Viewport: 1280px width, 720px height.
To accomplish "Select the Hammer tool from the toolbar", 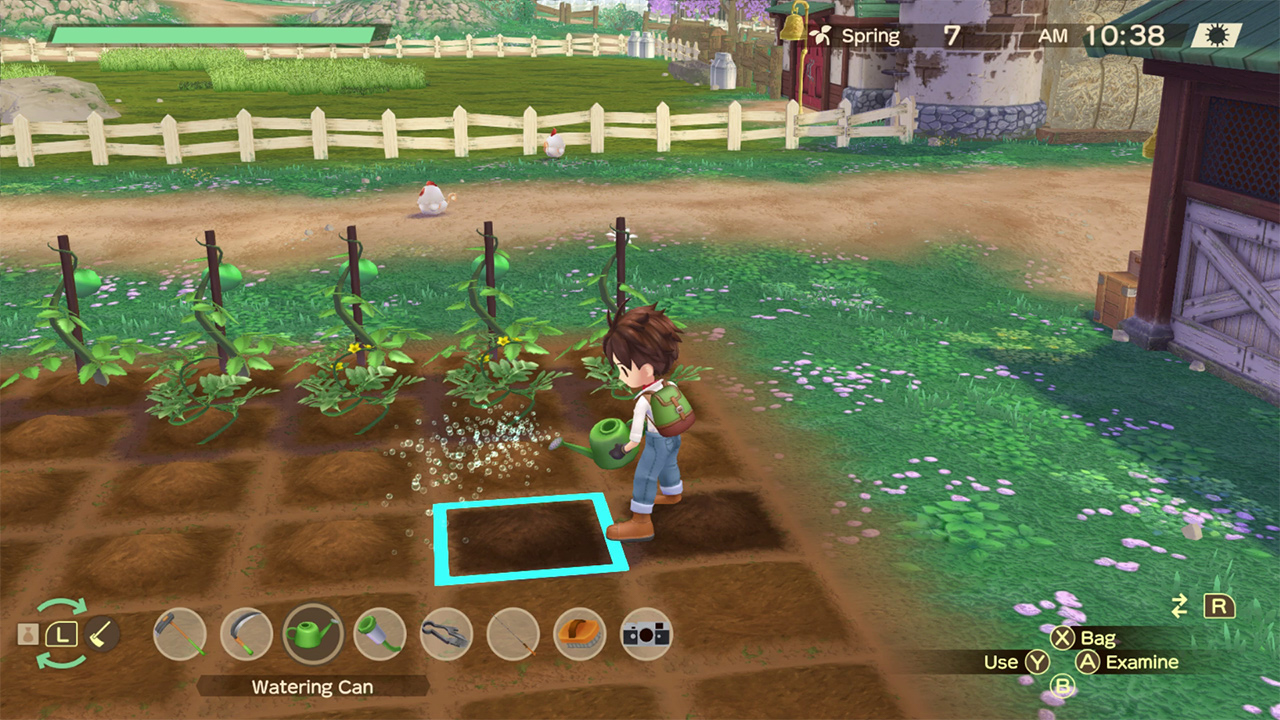I will coord(181,634).
